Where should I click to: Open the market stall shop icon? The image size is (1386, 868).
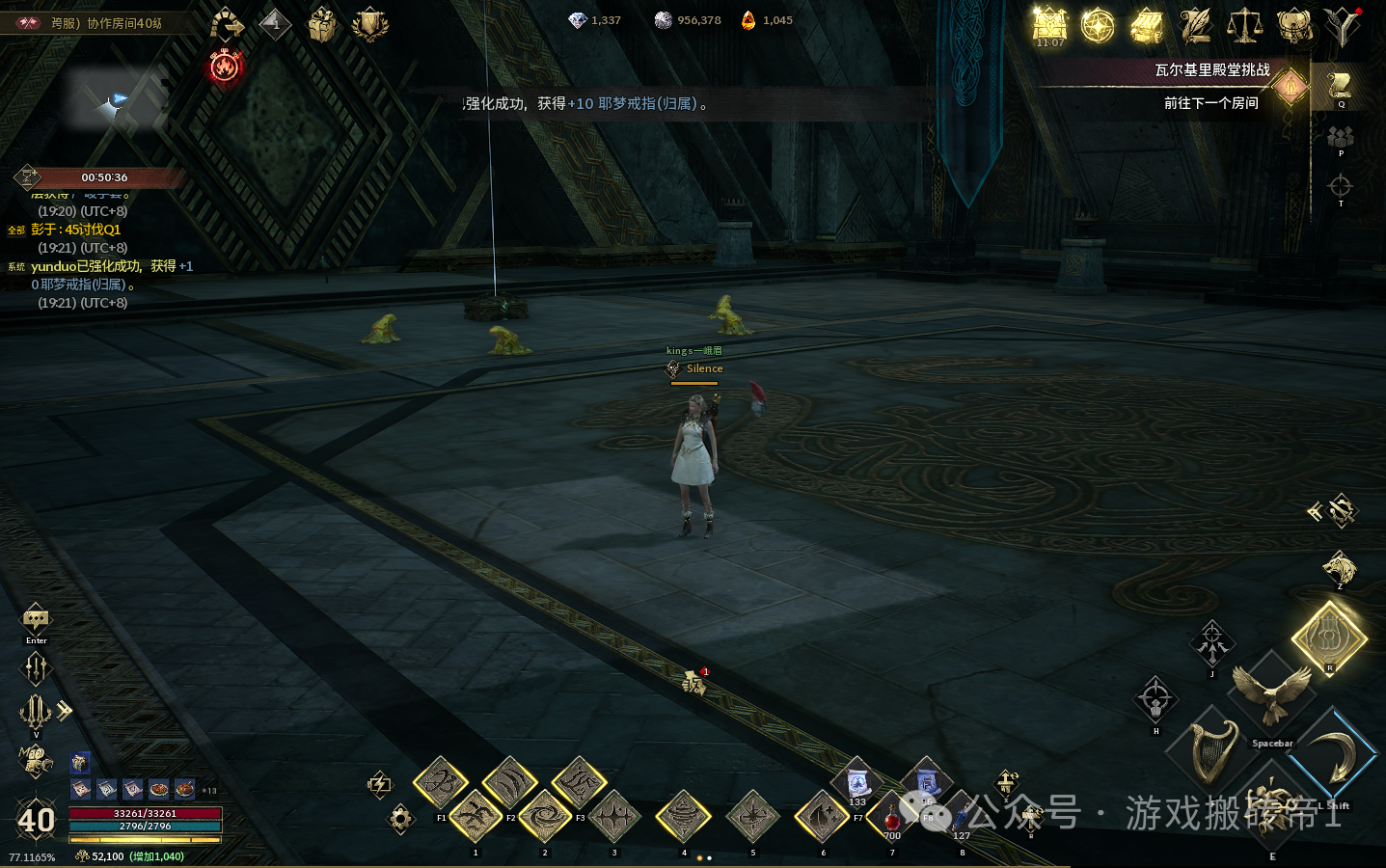click(x=1147, y=26)
